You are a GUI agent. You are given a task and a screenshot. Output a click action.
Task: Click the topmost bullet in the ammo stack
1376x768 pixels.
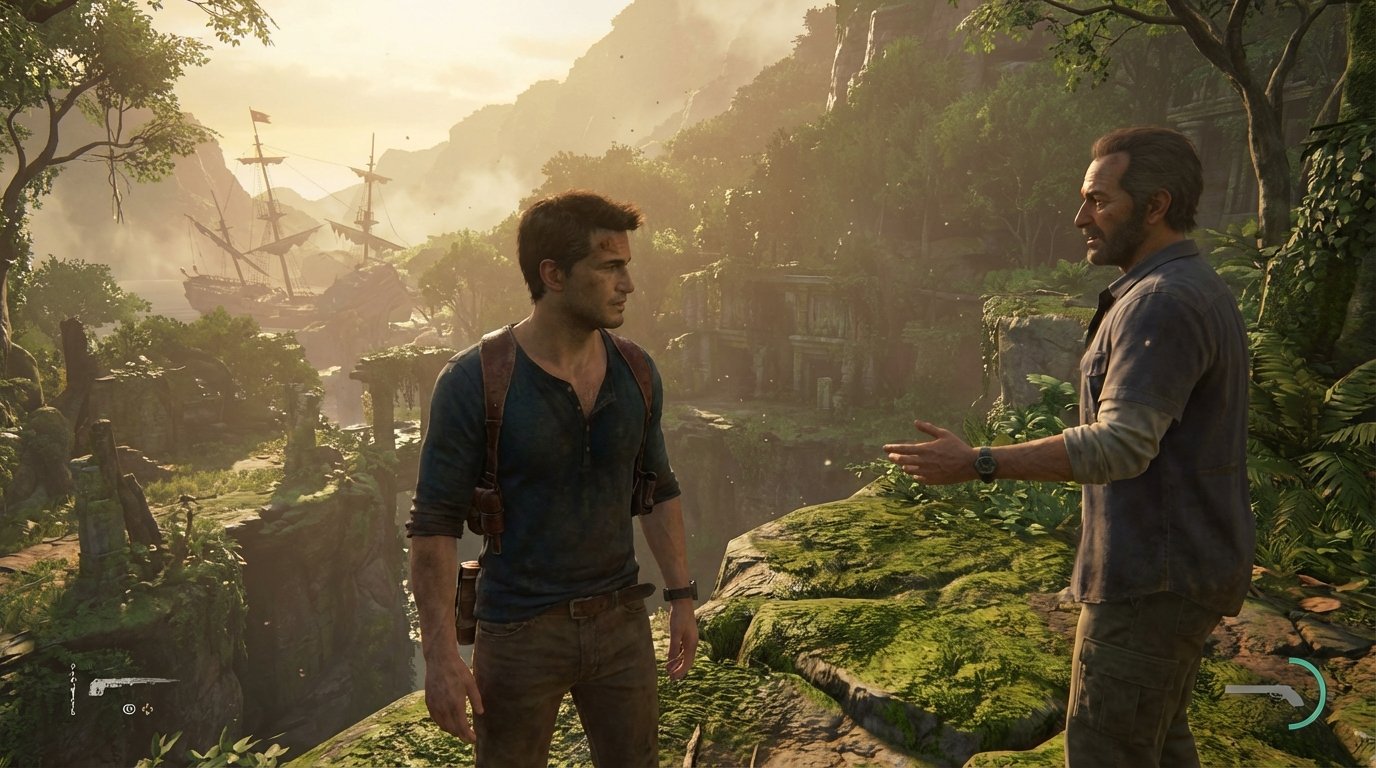pyautogui.click(x=72, y=666)
